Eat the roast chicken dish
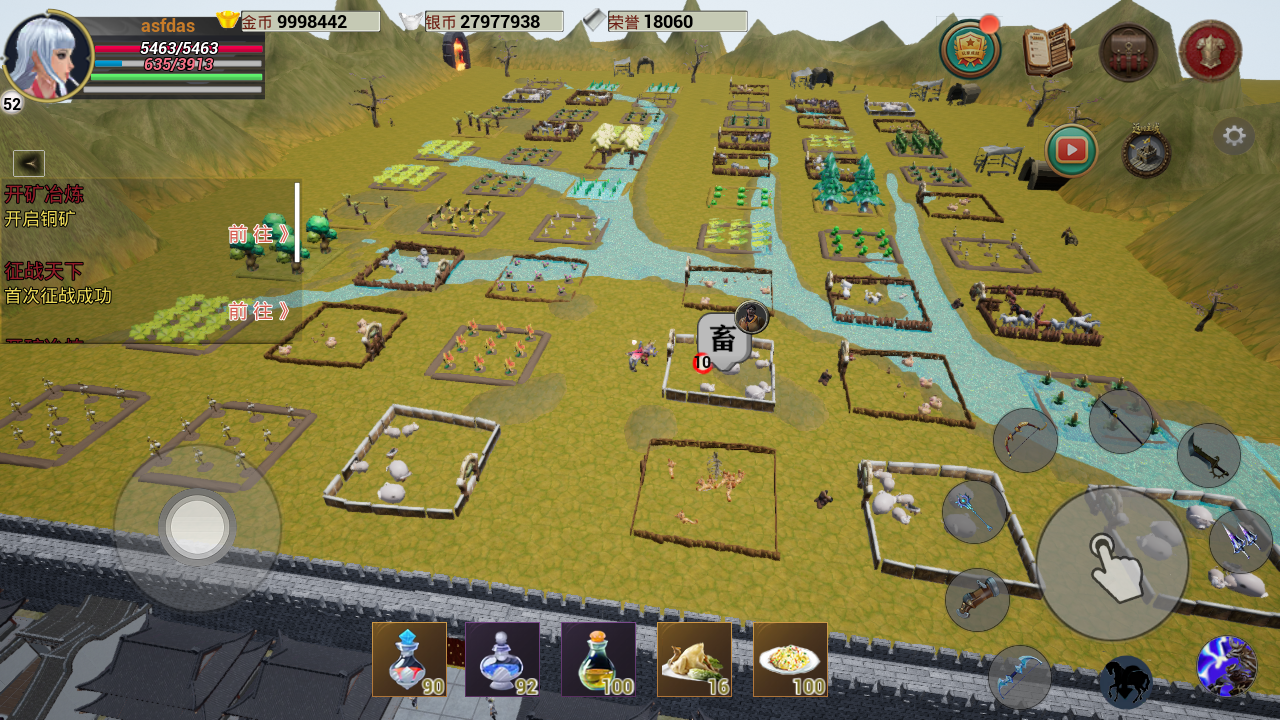1280x720 pixels. [x=693, y=659]
